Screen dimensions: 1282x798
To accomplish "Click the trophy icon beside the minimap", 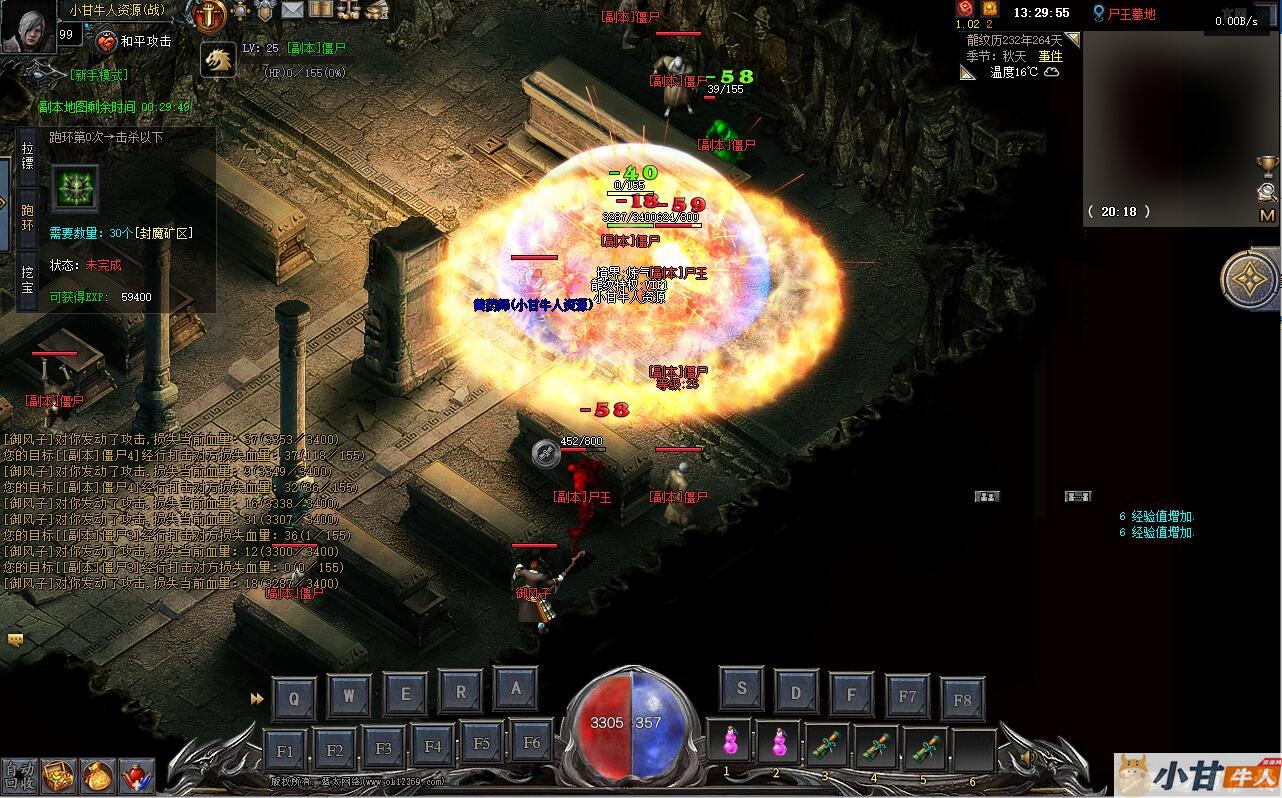I will (1267, 163).
